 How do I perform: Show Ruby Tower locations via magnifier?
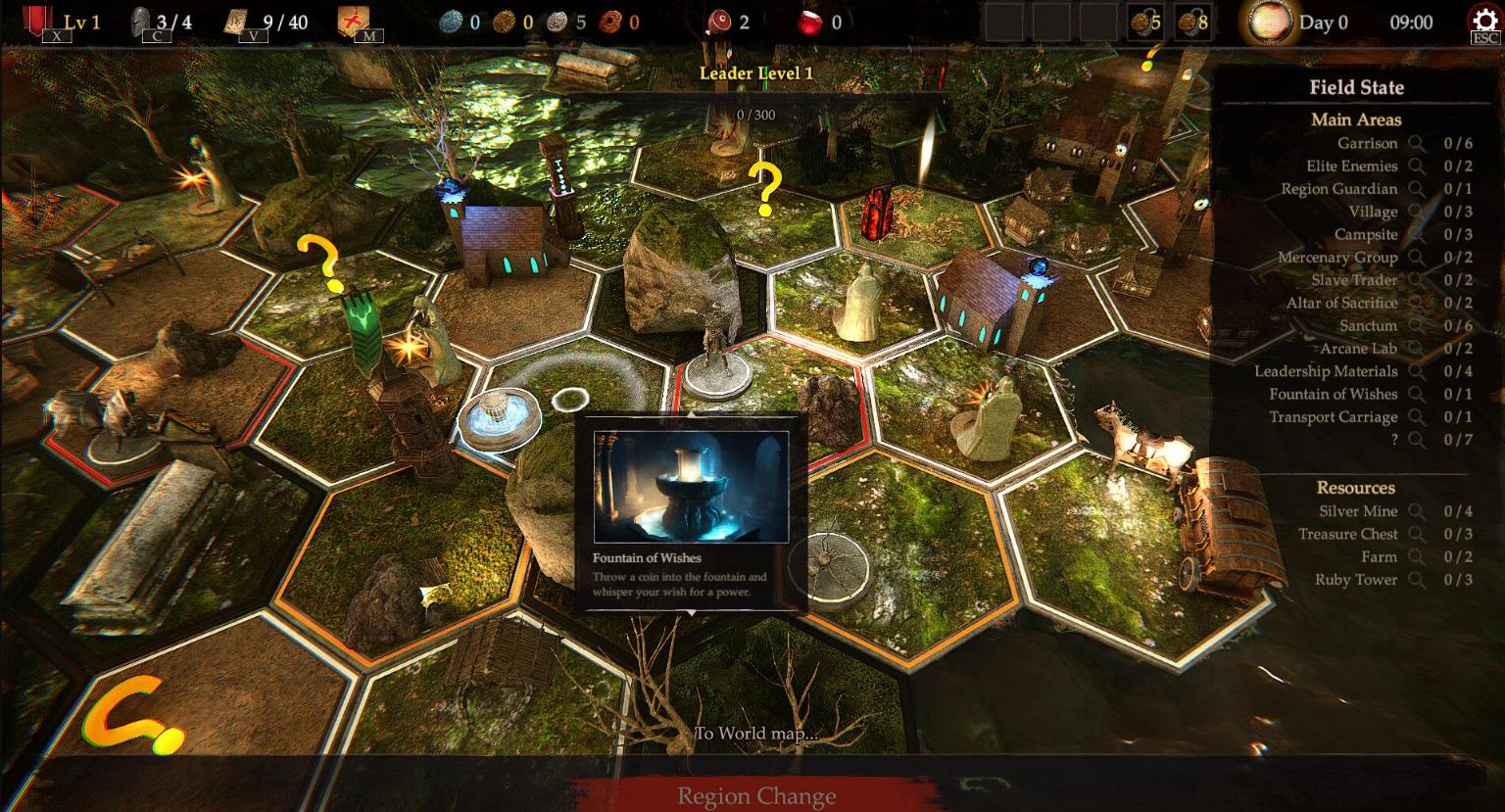pyautogui.click(x=1417, y=580)
